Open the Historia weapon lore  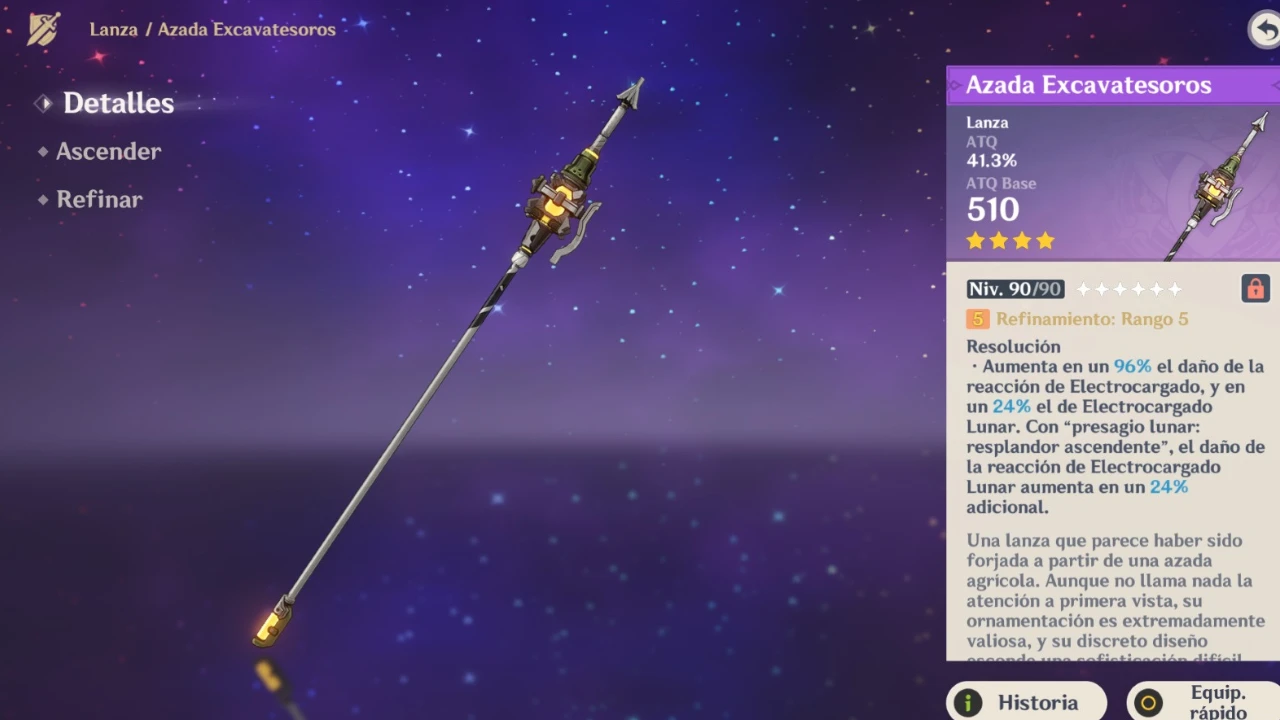(x=1028, y=702)
